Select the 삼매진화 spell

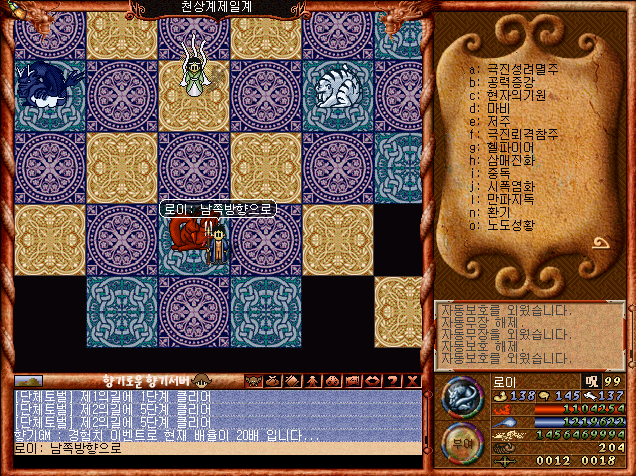[509, 160]
